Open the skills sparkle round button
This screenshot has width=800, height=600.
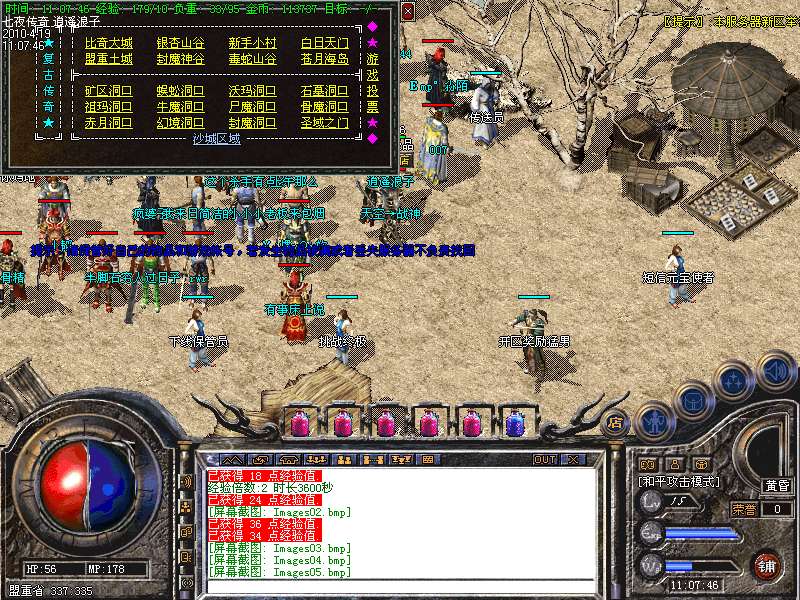[x=735, y=380]
